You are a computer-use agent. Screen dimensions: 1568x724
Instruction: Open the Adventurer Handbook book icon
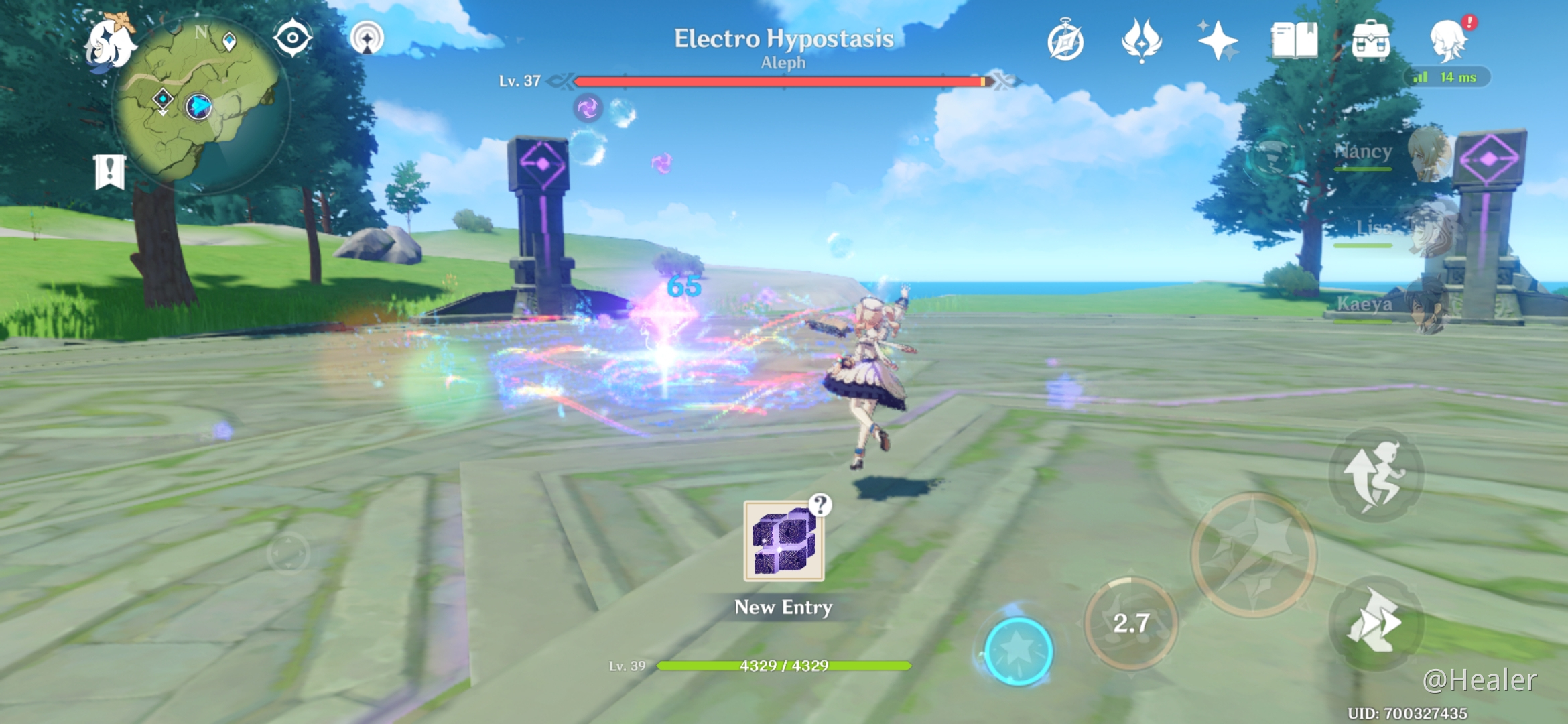coord(1295,42)
